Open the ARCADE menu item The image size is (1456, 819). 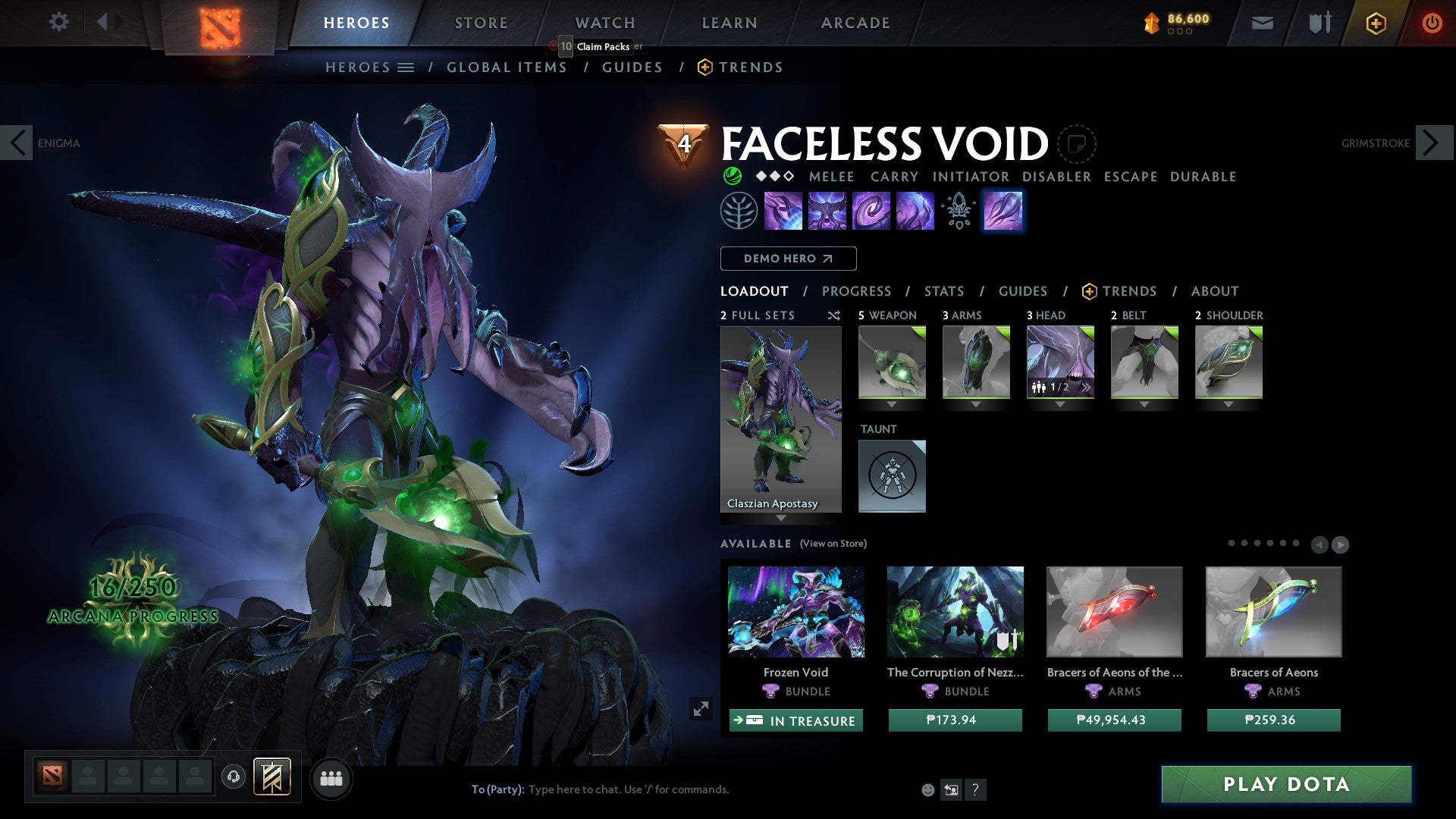pos(855,23)
